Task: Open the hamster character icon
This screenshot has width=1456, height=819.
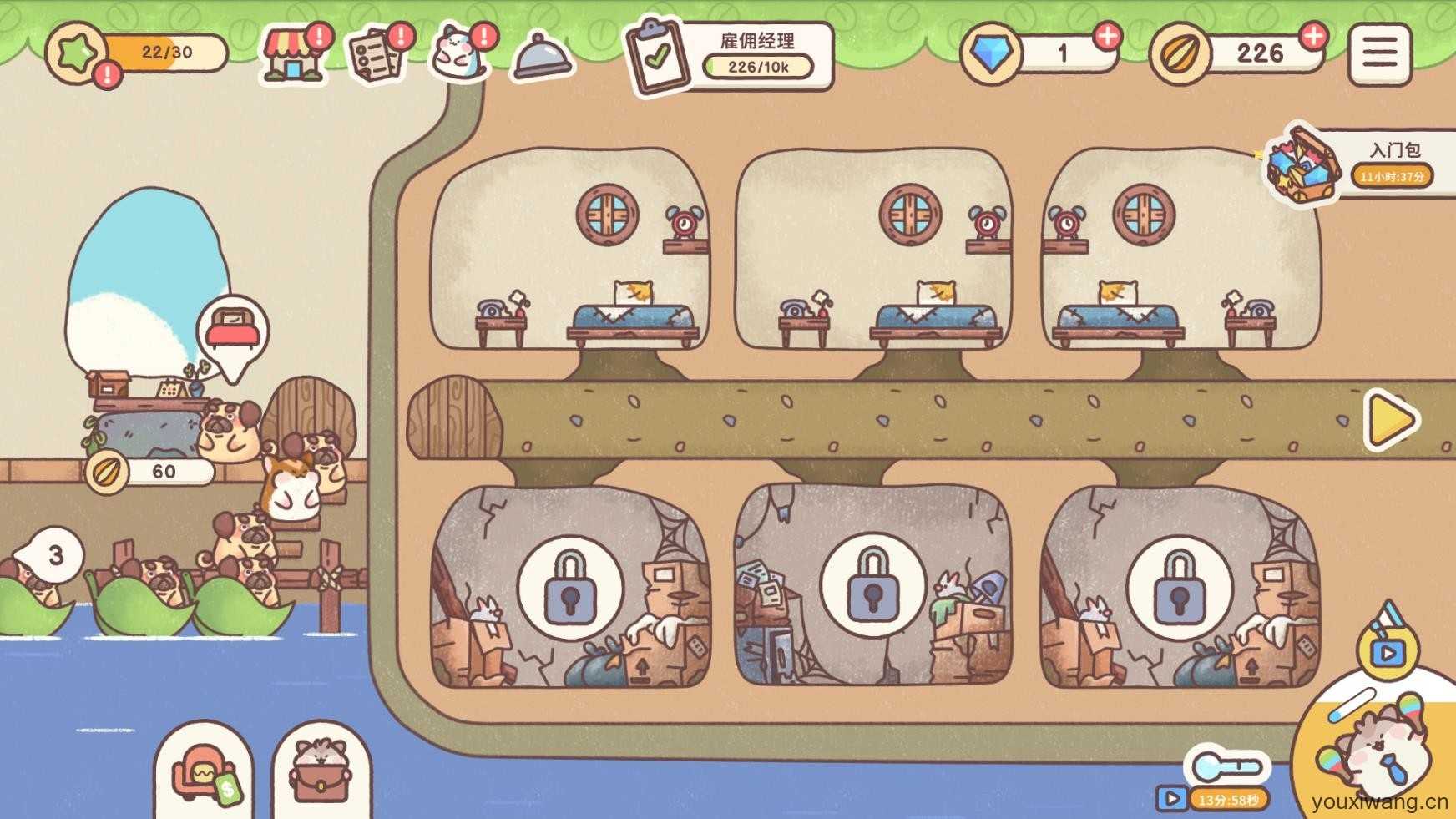Action: (461, 53)
